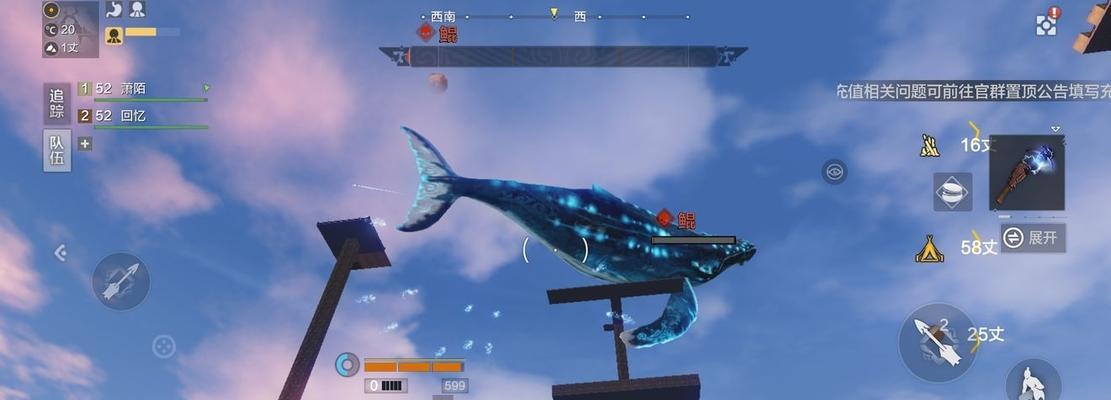Viewport: 1111px width, 400px height.
Task: Tap the blue ring ammo icon
Action: (347, 365)
